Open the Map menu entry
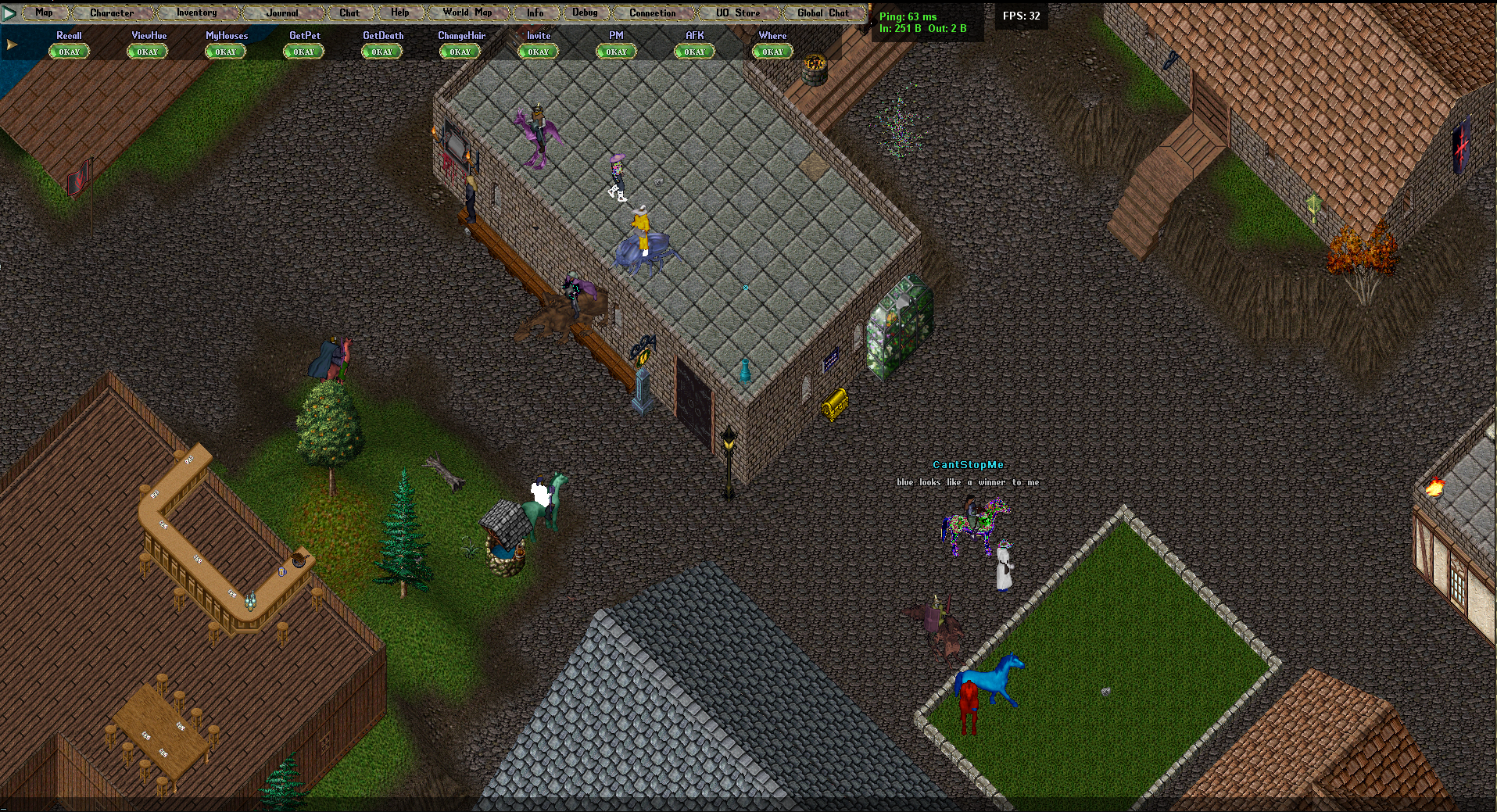The height and width of the screenshot is (812, 1497). click(x=44, y=13)
